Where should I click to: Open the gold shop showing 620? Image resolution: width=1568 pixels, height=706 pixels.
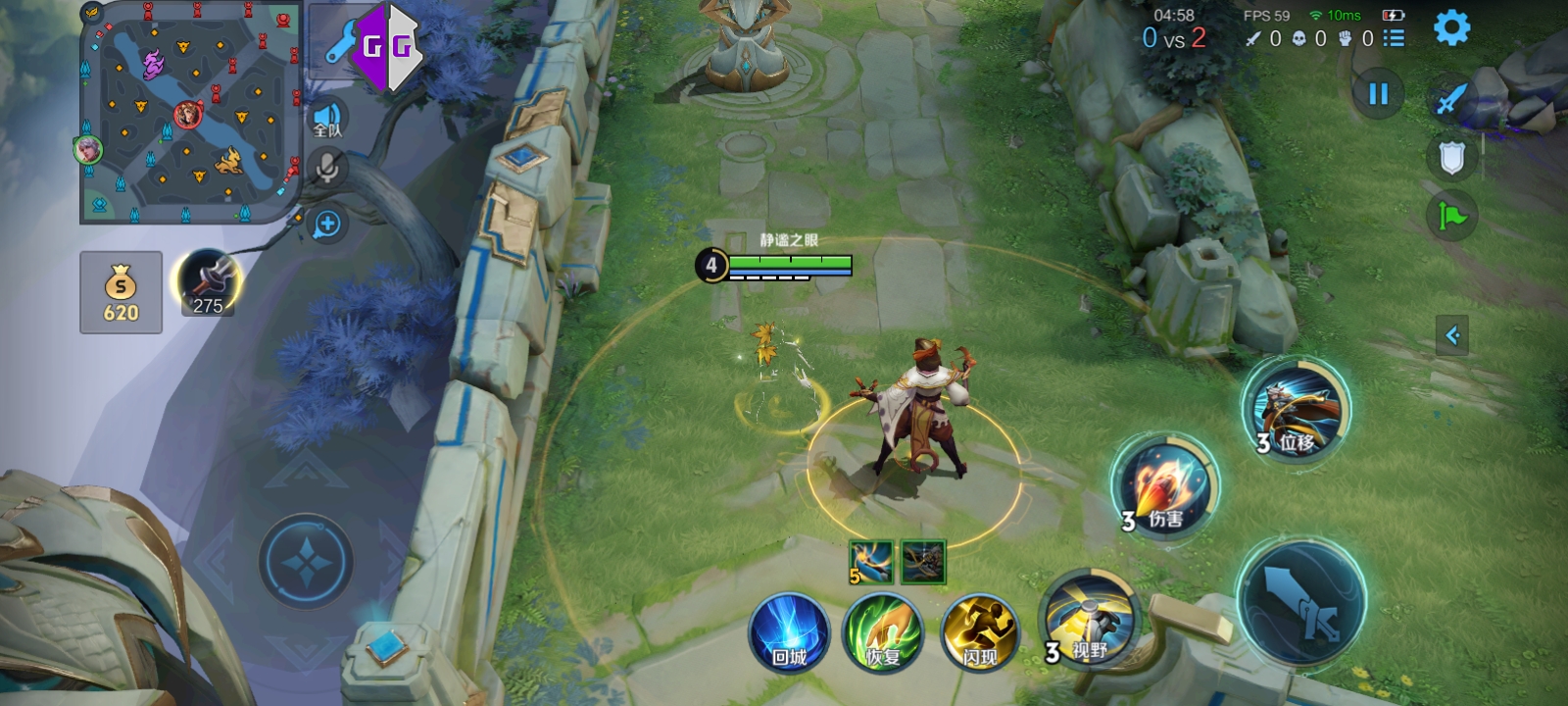tap(121, 292)
